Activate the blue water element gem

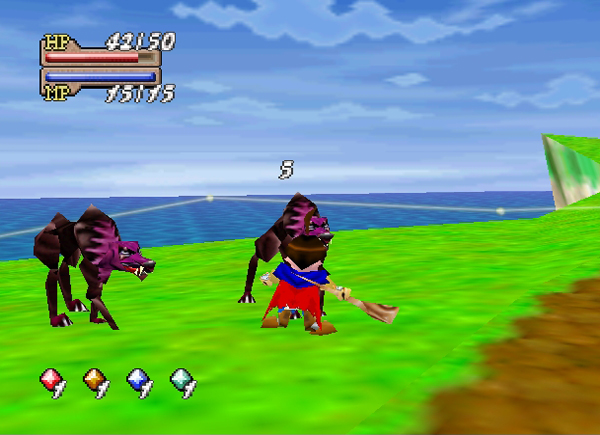click(138, 381)
